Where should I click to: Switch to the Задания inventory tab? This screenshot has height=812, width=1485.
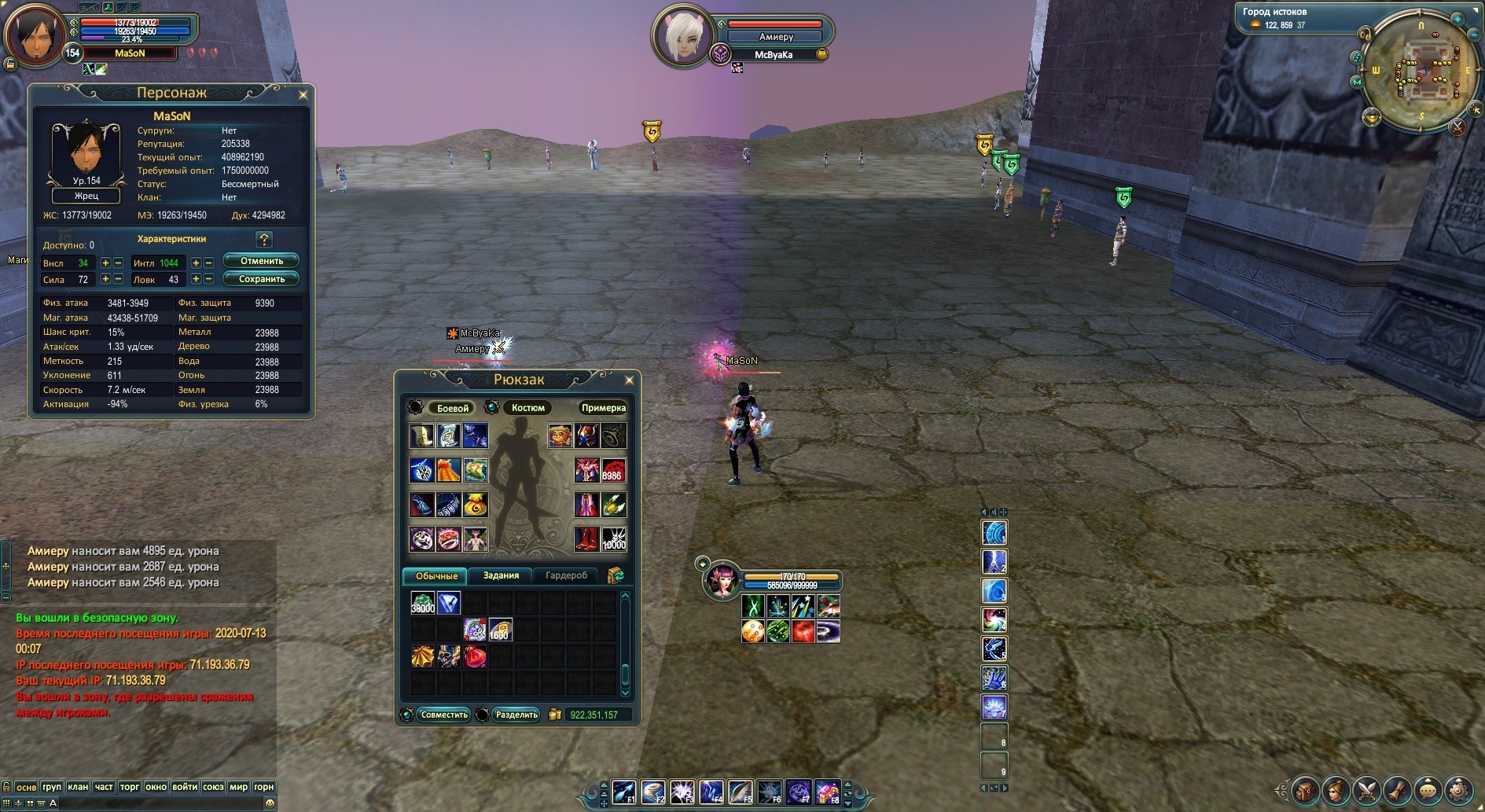point(501,576)
